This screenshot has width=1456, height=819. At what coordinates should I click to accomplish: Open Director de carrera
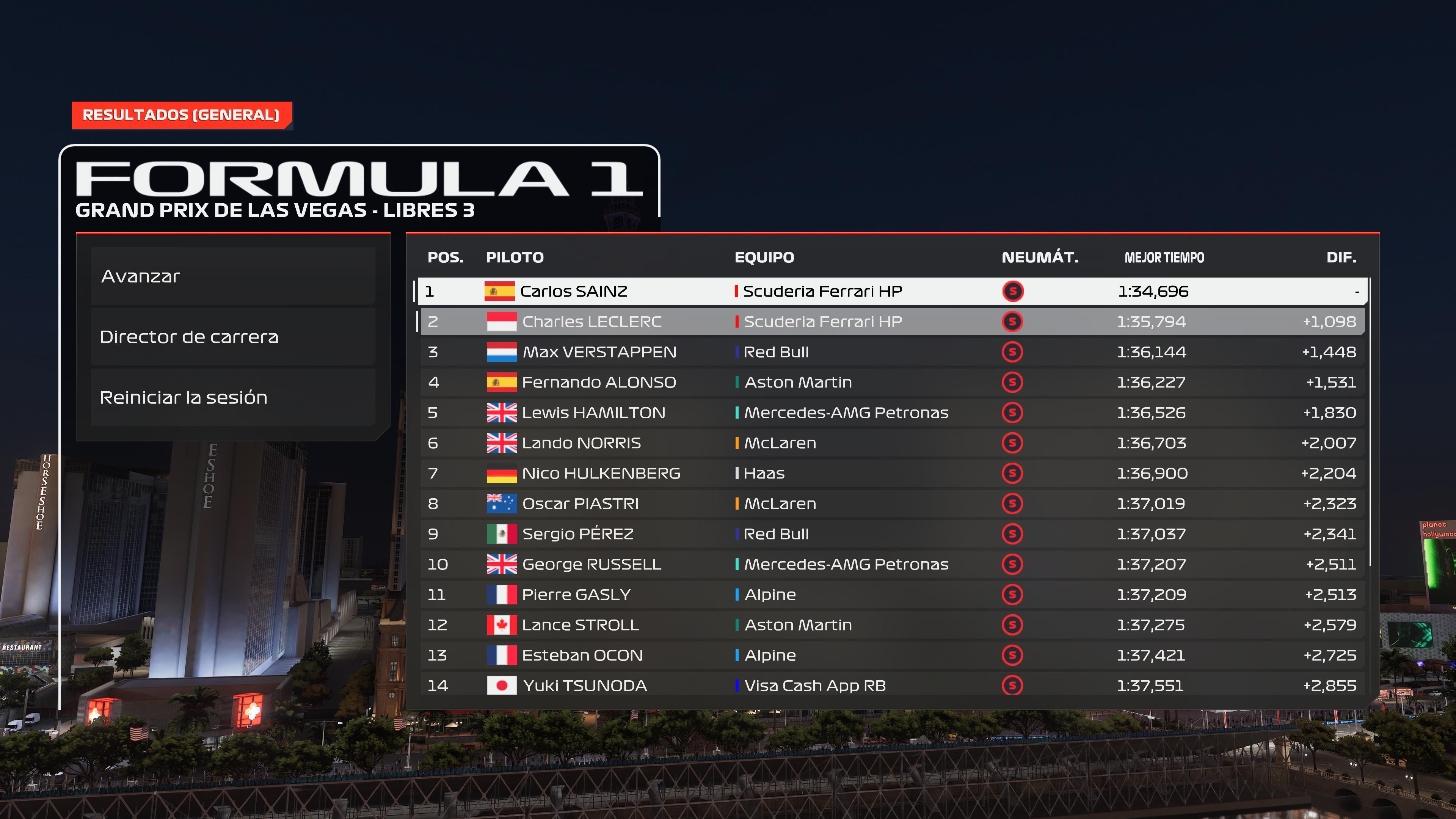(x=232, y=337)
